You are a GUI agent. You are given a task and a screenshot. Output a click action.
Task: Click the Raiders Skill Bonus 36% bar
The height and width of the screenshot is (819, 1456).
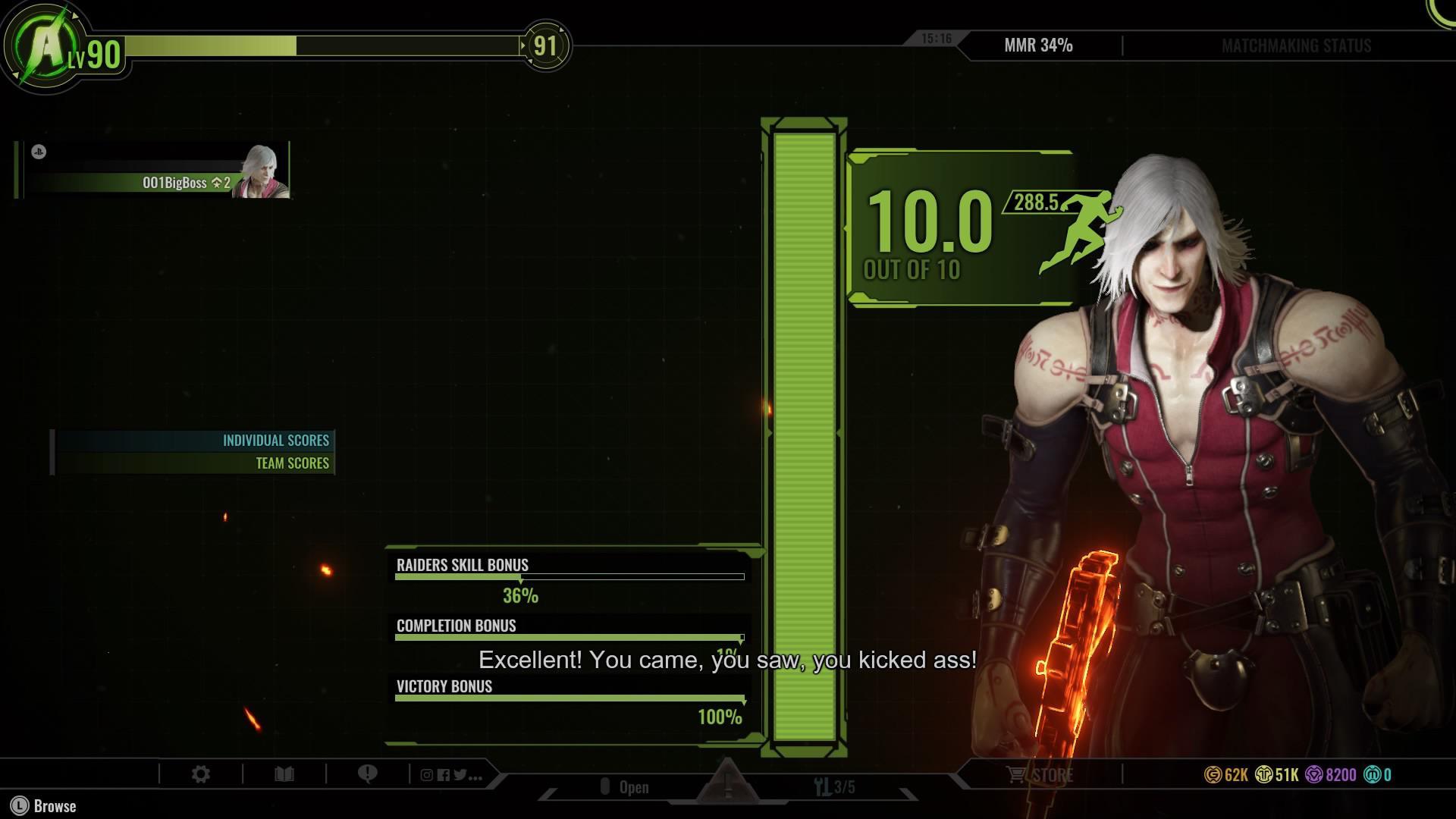(569, 578)
